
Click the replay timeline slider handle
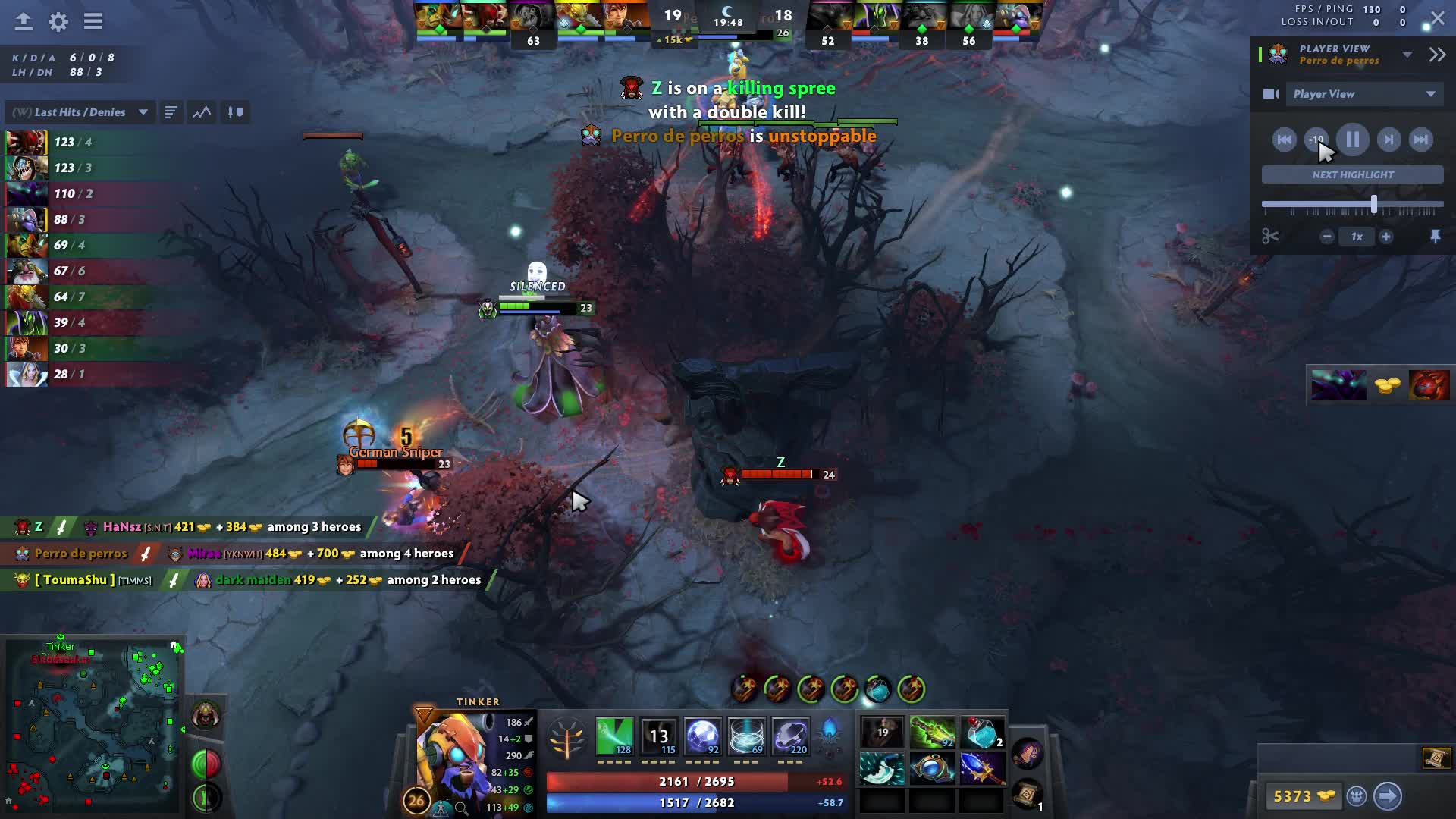click(1373, 204)
